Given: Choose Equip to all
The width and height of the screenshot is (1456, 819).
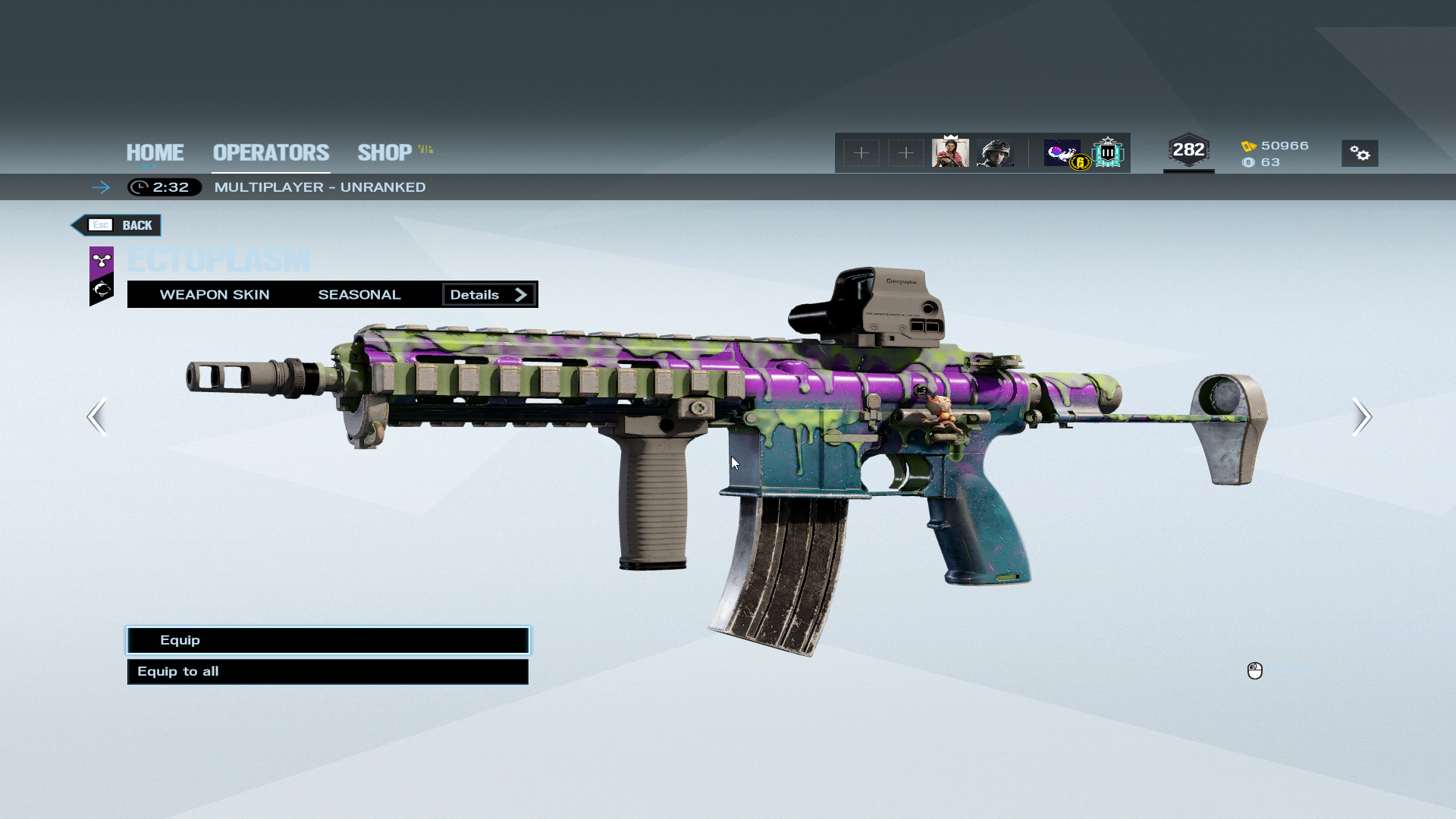Looking at the screenshot, I should [328, 671].
